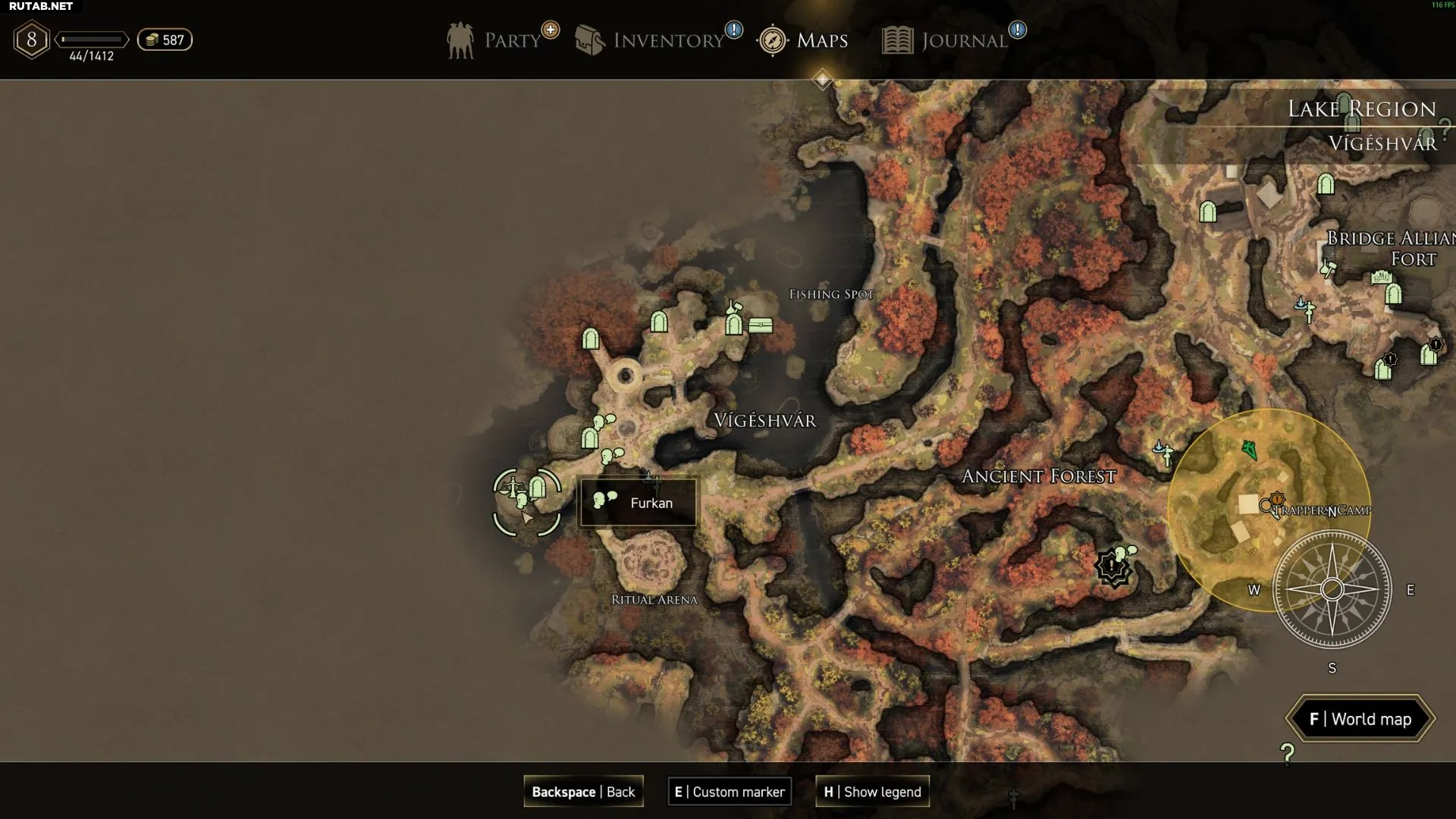Viewport: 1456px width, 819px height.
Task: Select the green player arrow marker
Action: pos(1249,450)
